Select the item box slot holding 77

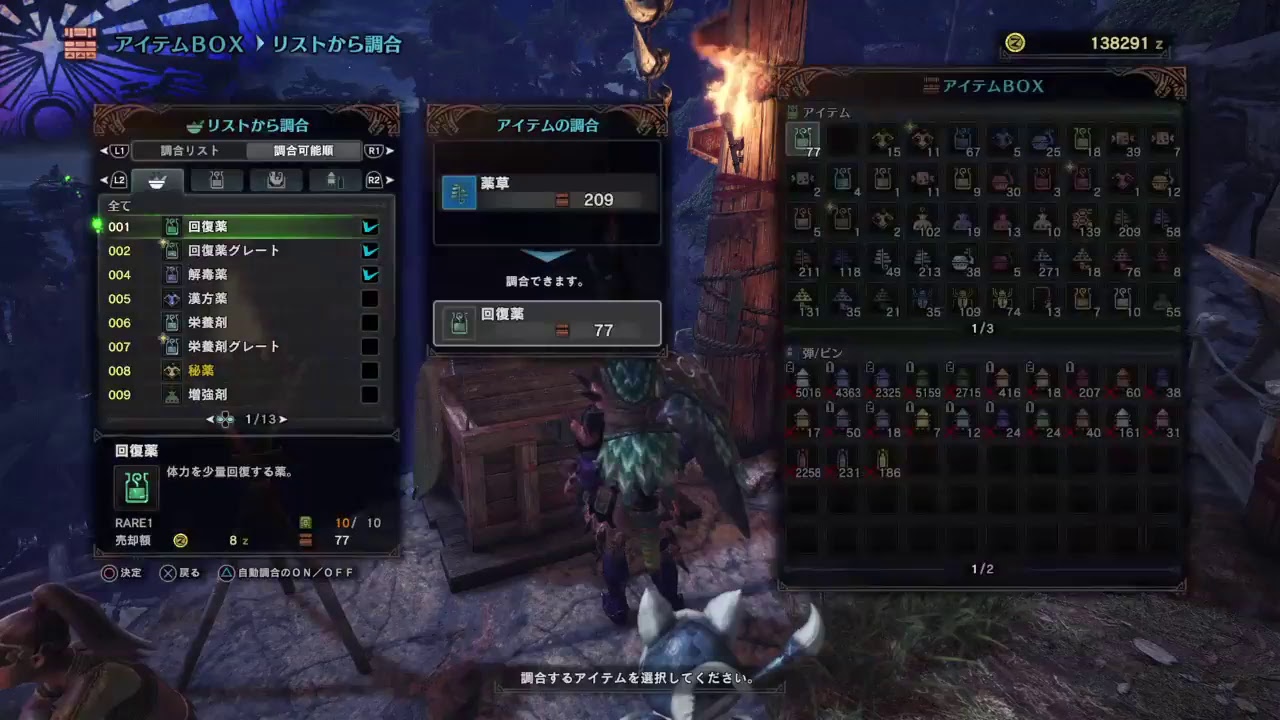[804, 140]
